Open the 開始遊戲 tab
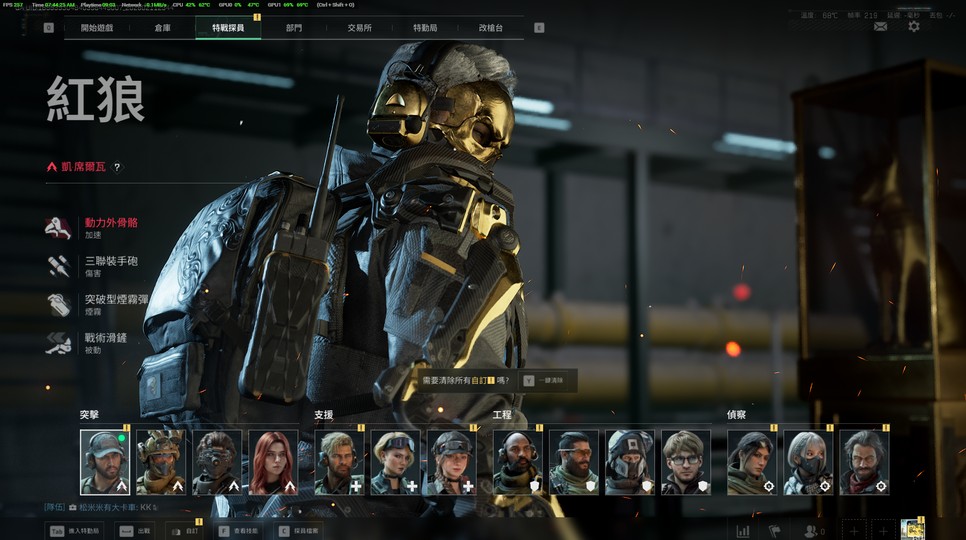966x540 pixels. (97, 28)
